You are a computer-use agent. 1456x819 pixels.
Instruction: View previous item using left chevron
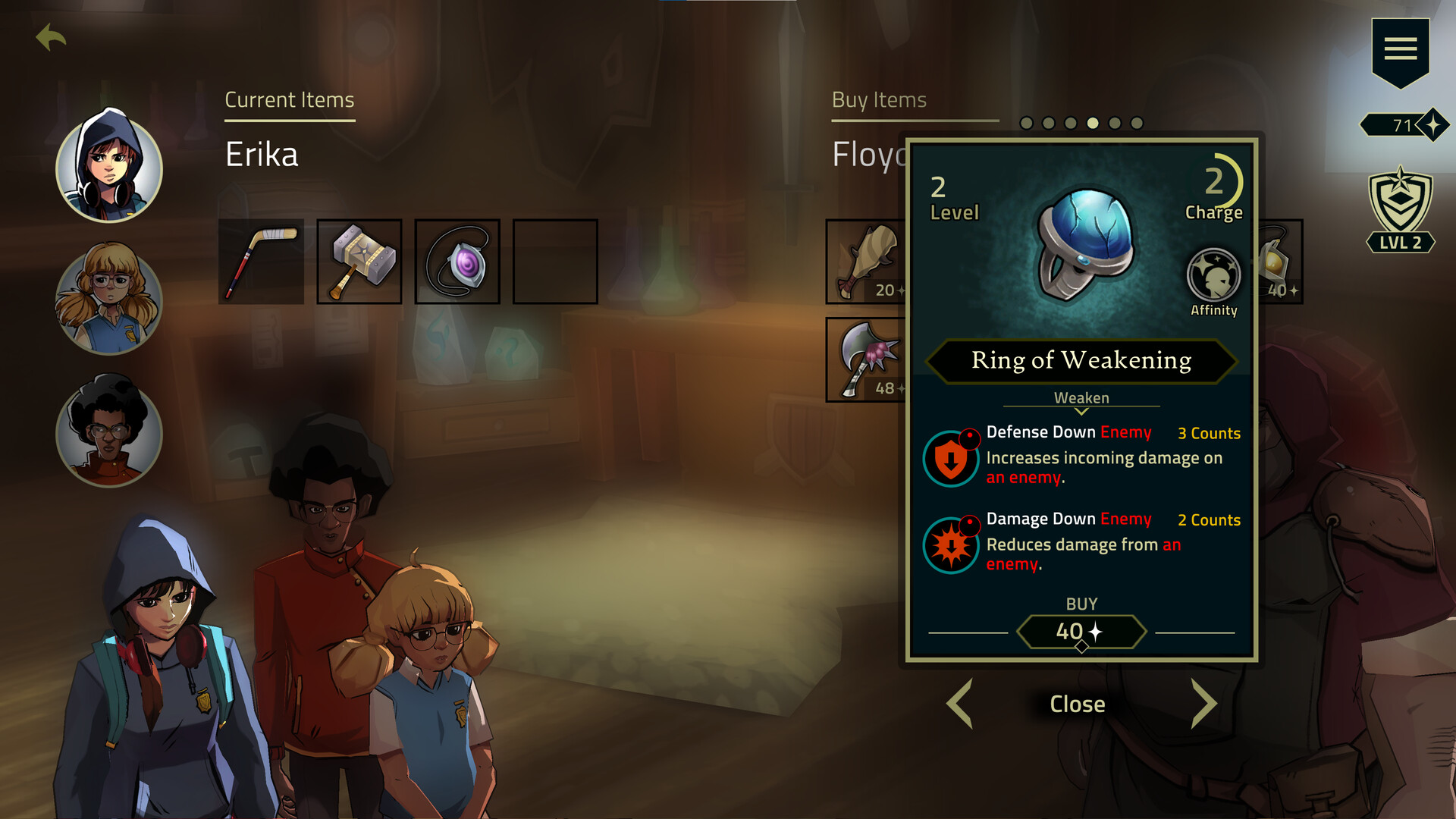point(960,704)
